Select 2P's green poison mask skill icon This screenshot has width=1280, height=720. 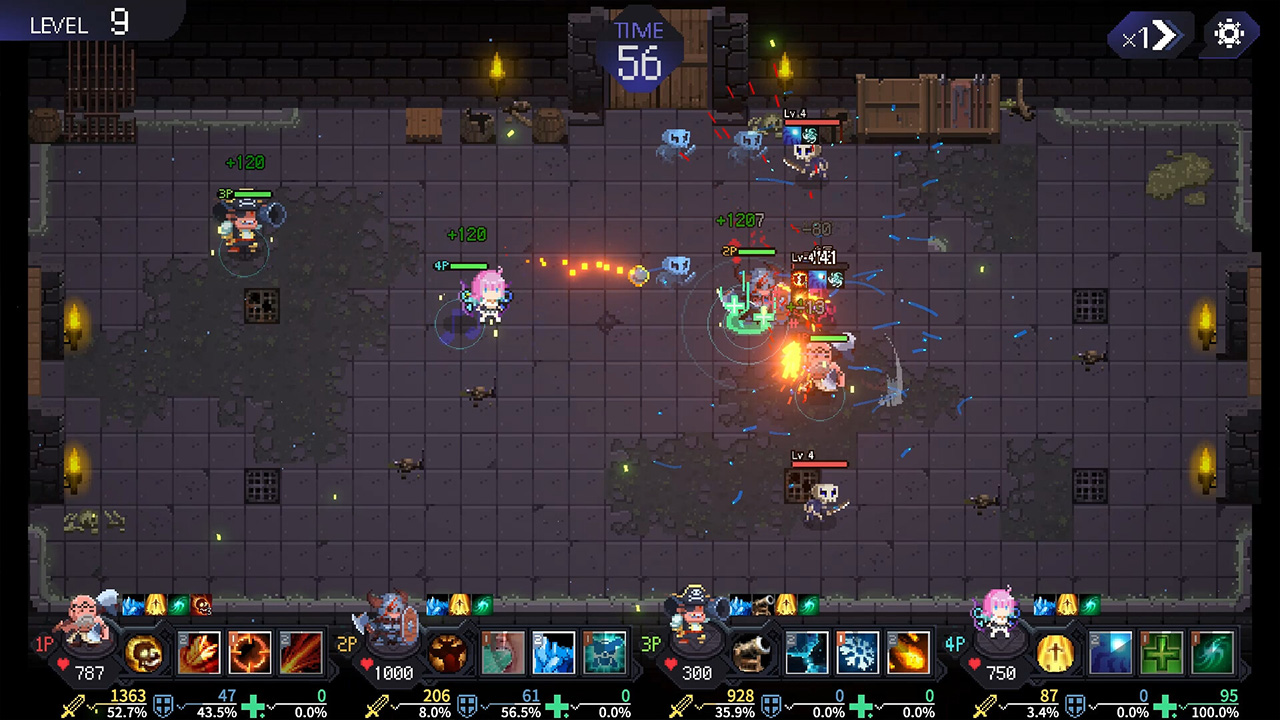503,652
